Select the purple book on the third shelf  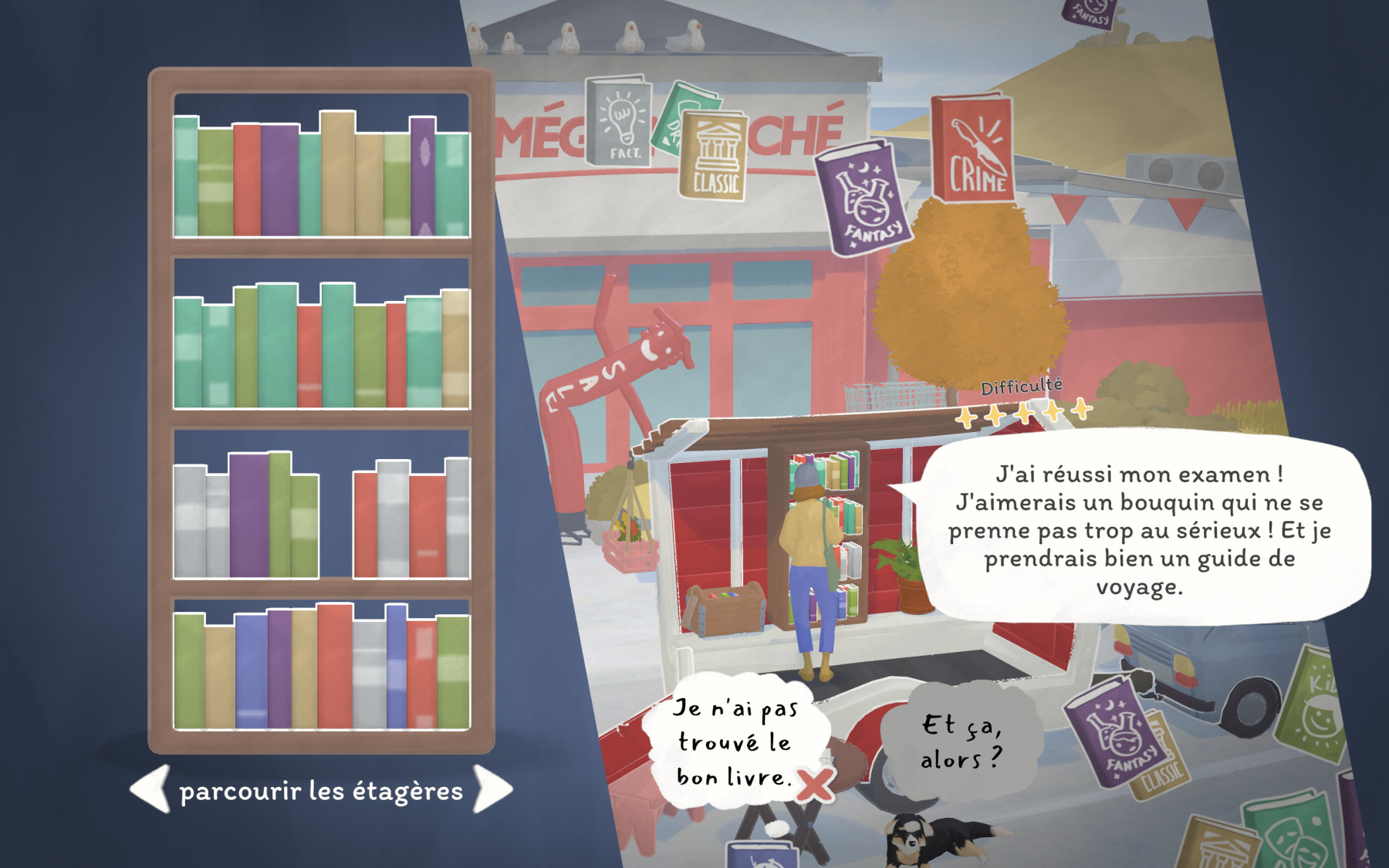[x=248, y=515]
